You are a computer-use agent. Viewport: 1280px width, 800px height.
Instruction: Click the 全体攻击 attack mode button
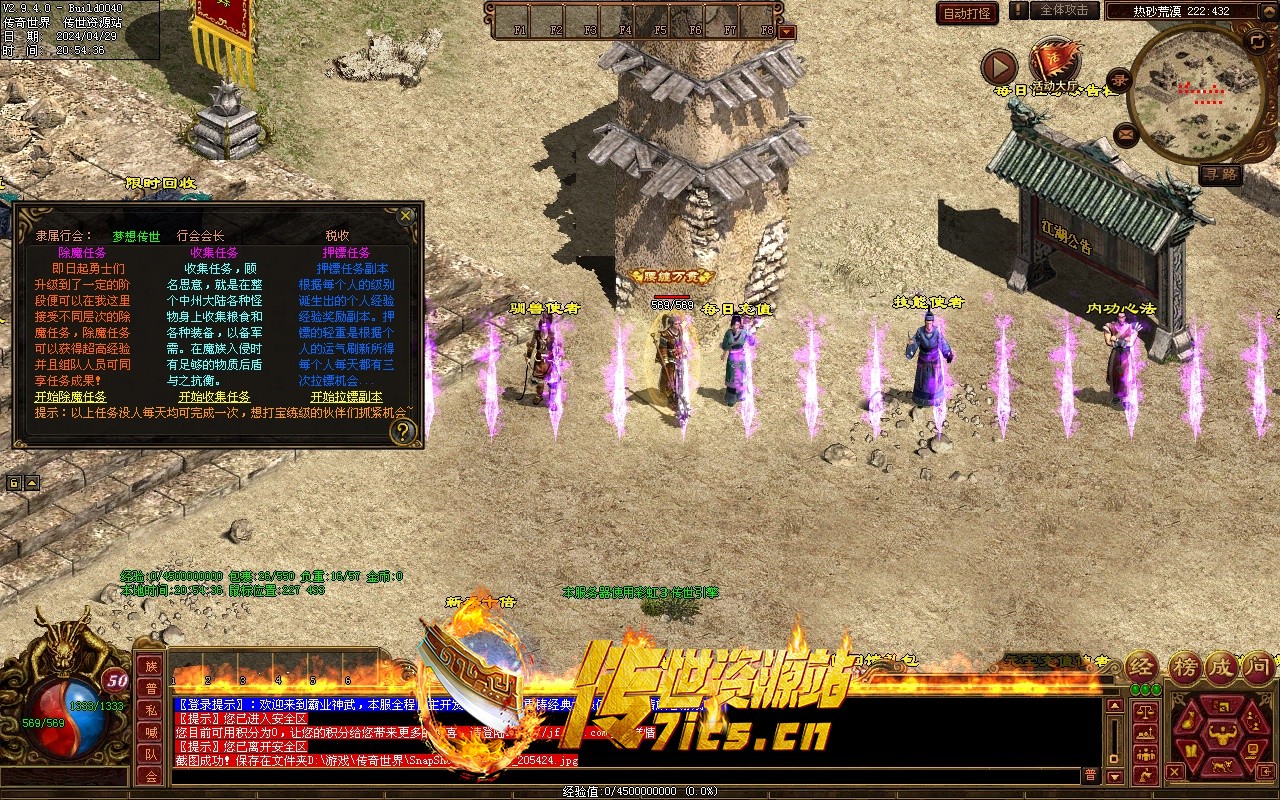(x=1064, y=10)
